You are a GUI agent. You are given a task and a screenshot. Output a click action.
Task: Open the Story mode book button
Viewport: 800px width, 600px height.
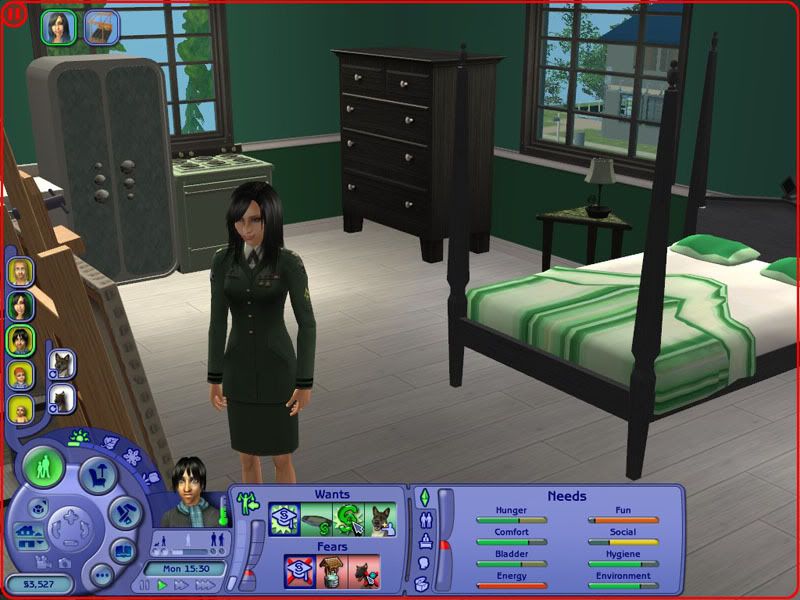point(123,551)
